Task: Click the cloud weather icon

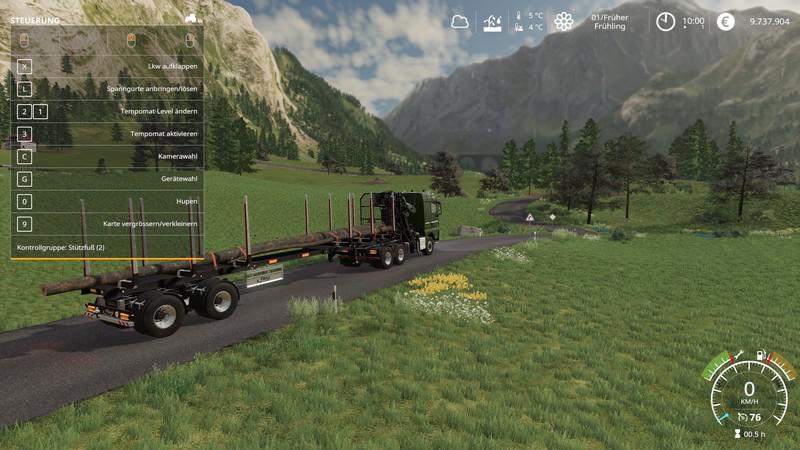Action: 460,21
